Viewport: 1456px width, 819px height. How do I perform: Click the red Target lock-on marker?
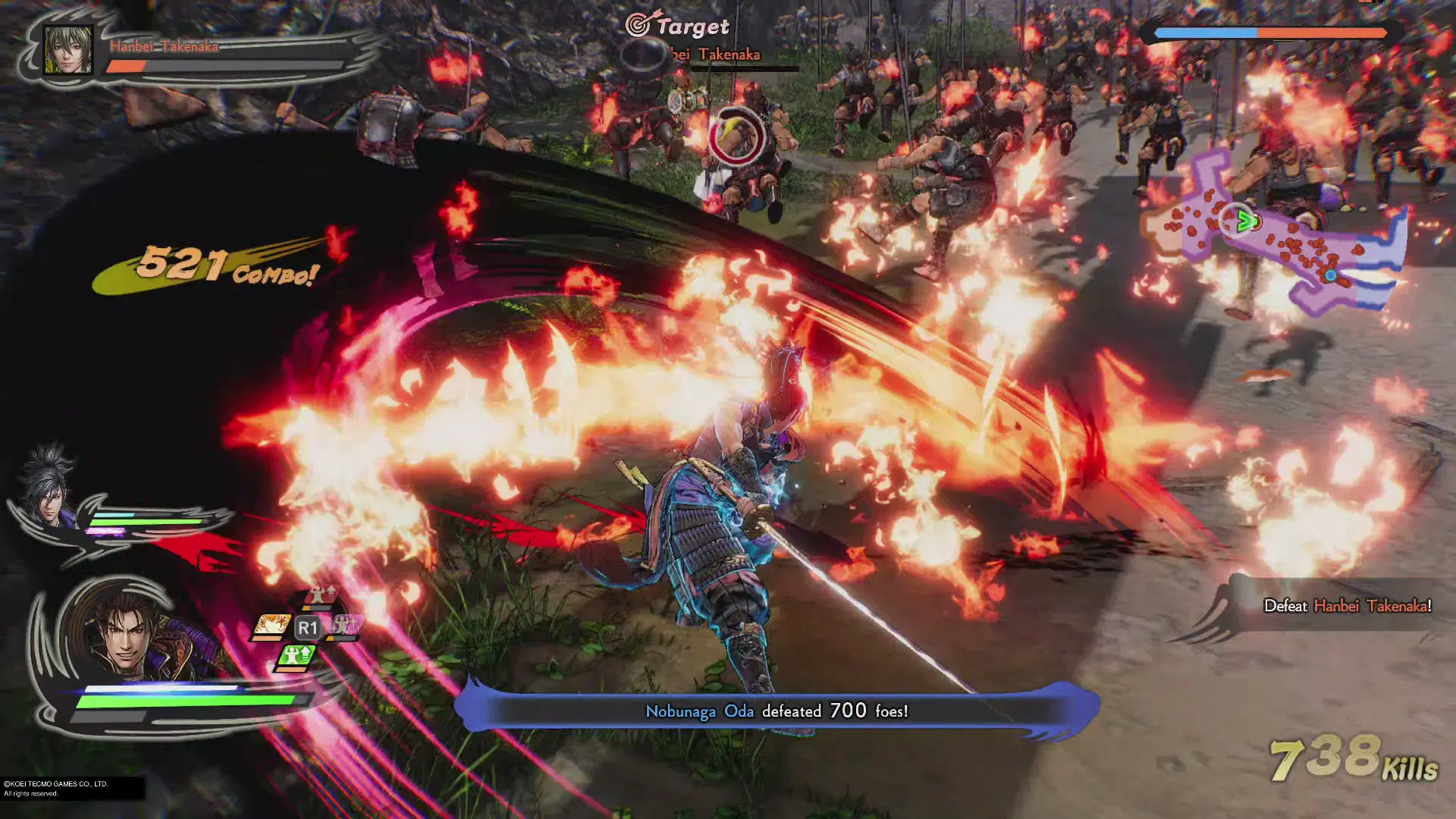(736, 136)
